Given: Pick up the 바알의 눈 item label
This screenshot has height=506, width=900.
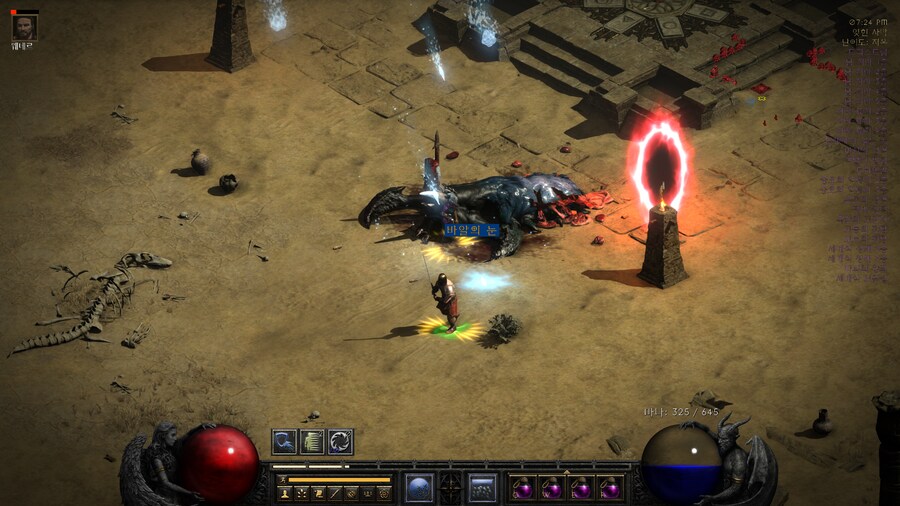Looking at the screenshot, I should 470,231.
